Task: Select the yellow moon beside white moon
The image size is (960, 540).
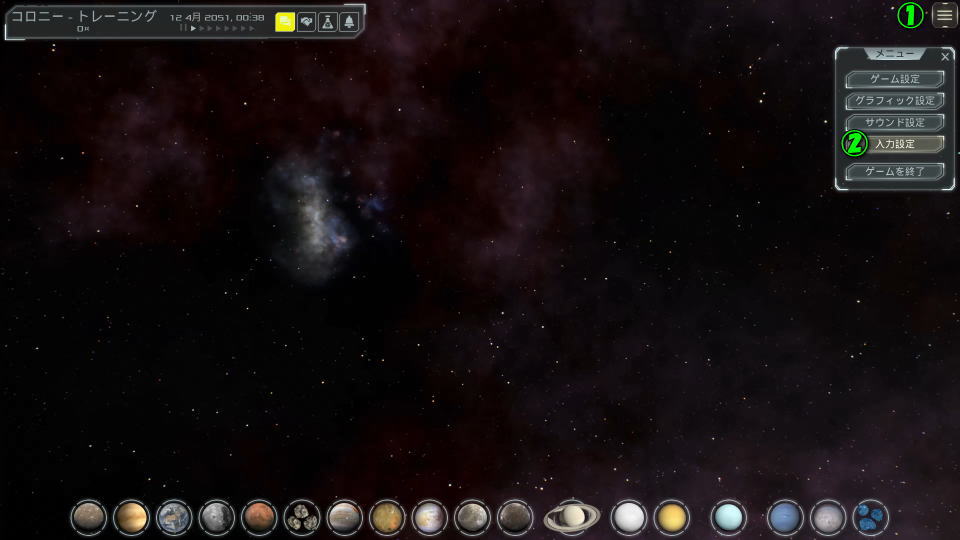Action: point(672,517)
